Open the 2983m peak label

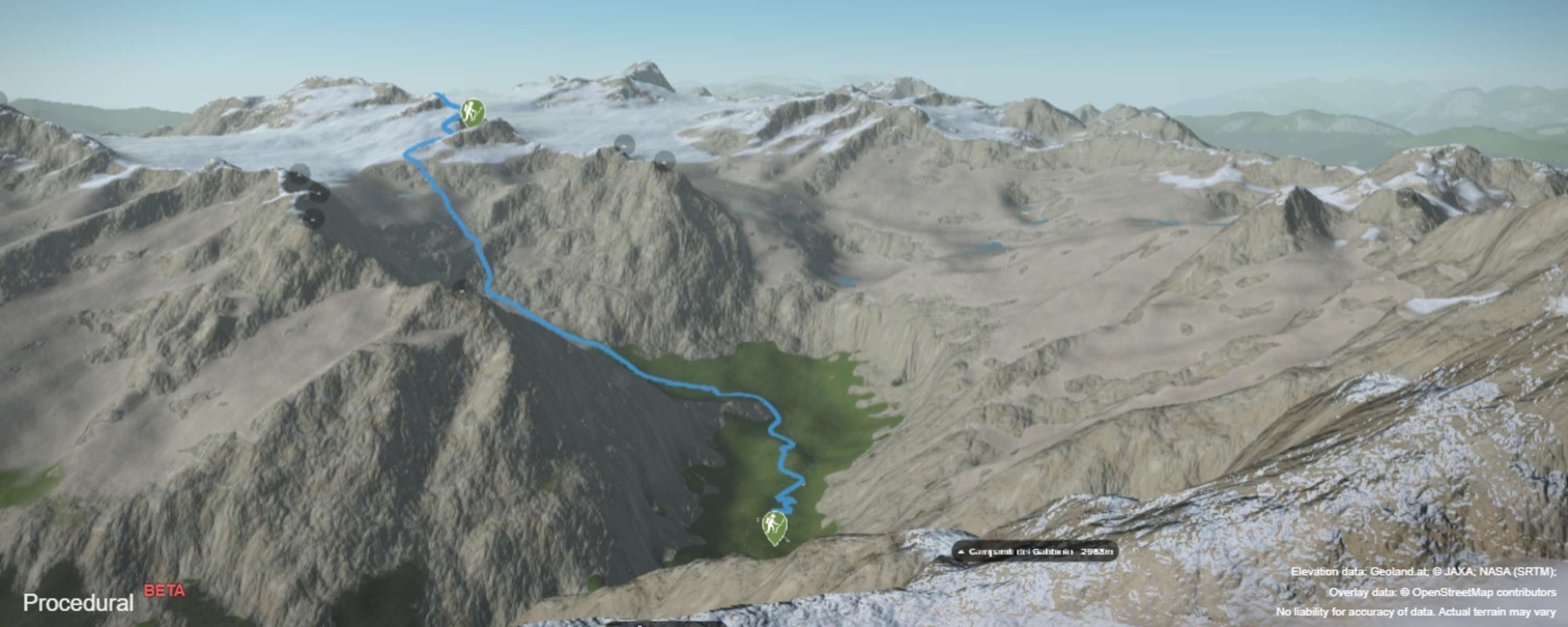coord(1035,552)
